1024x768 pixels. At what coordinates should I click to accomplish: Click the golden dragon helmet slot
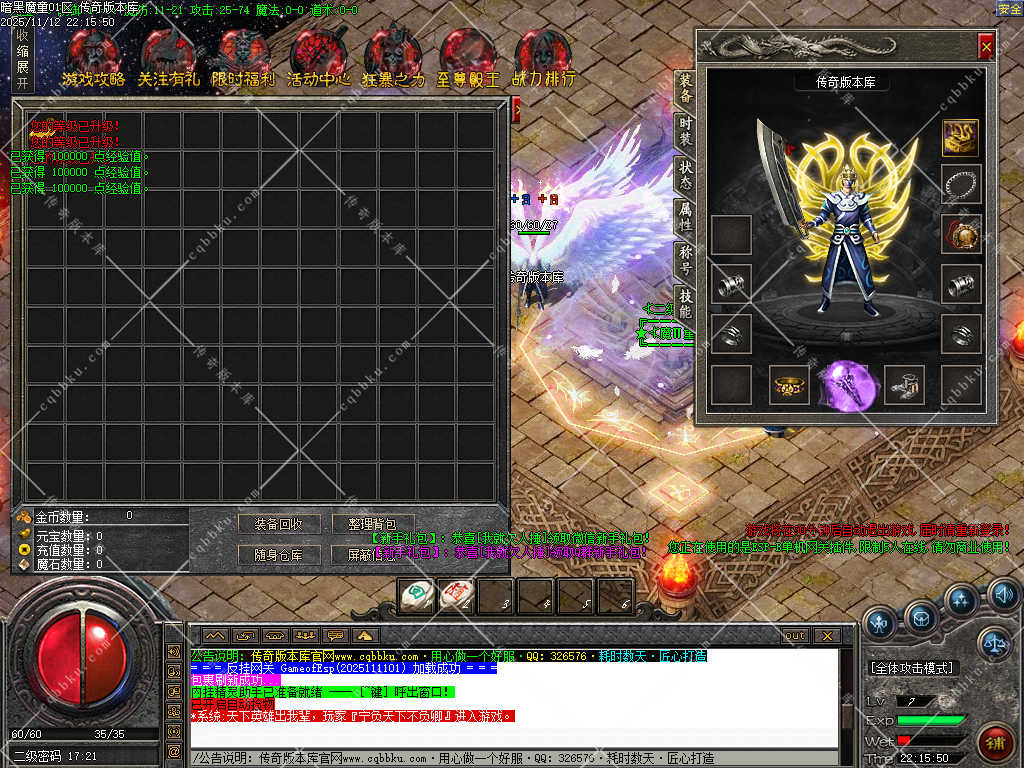(961, 137)
